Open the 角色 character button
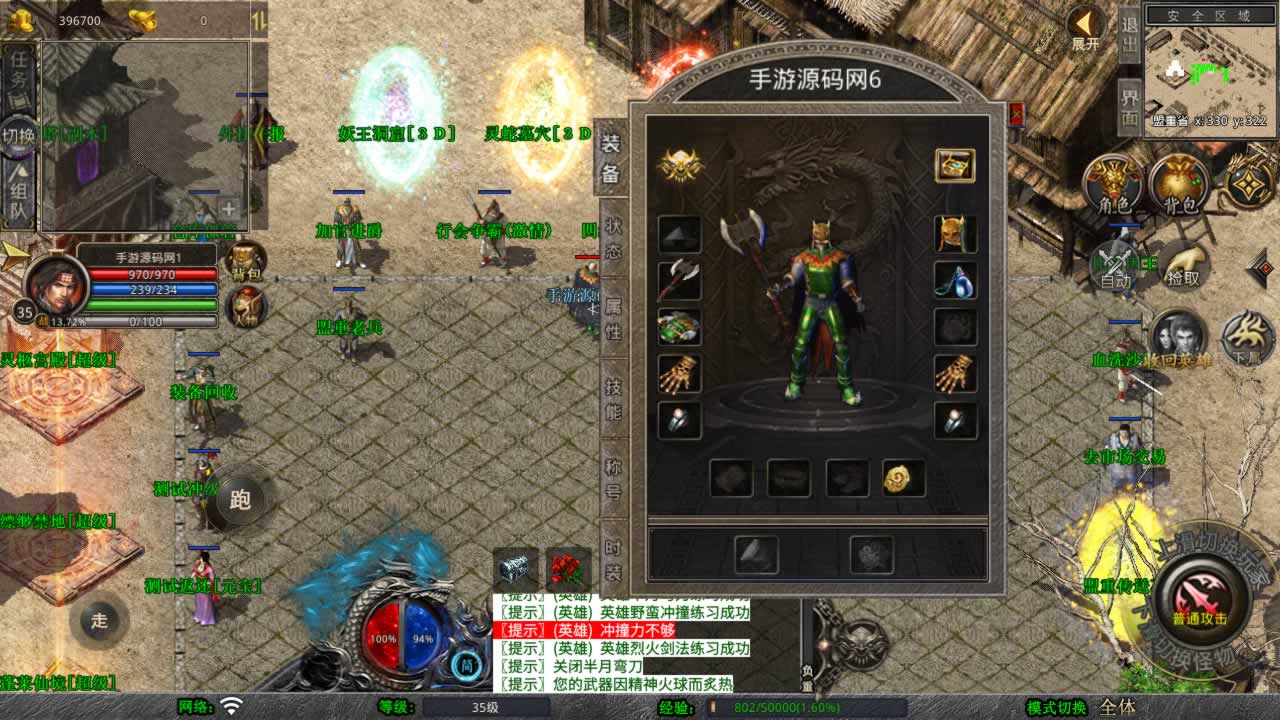 [x=1114, y=184]
